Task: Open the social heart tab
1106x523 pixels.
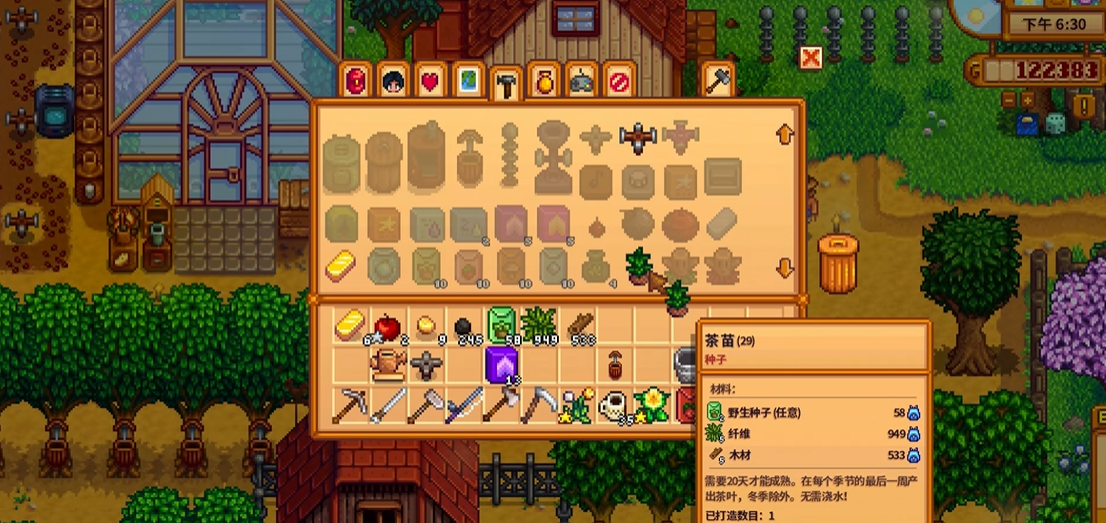Action: tap(430, 81)
